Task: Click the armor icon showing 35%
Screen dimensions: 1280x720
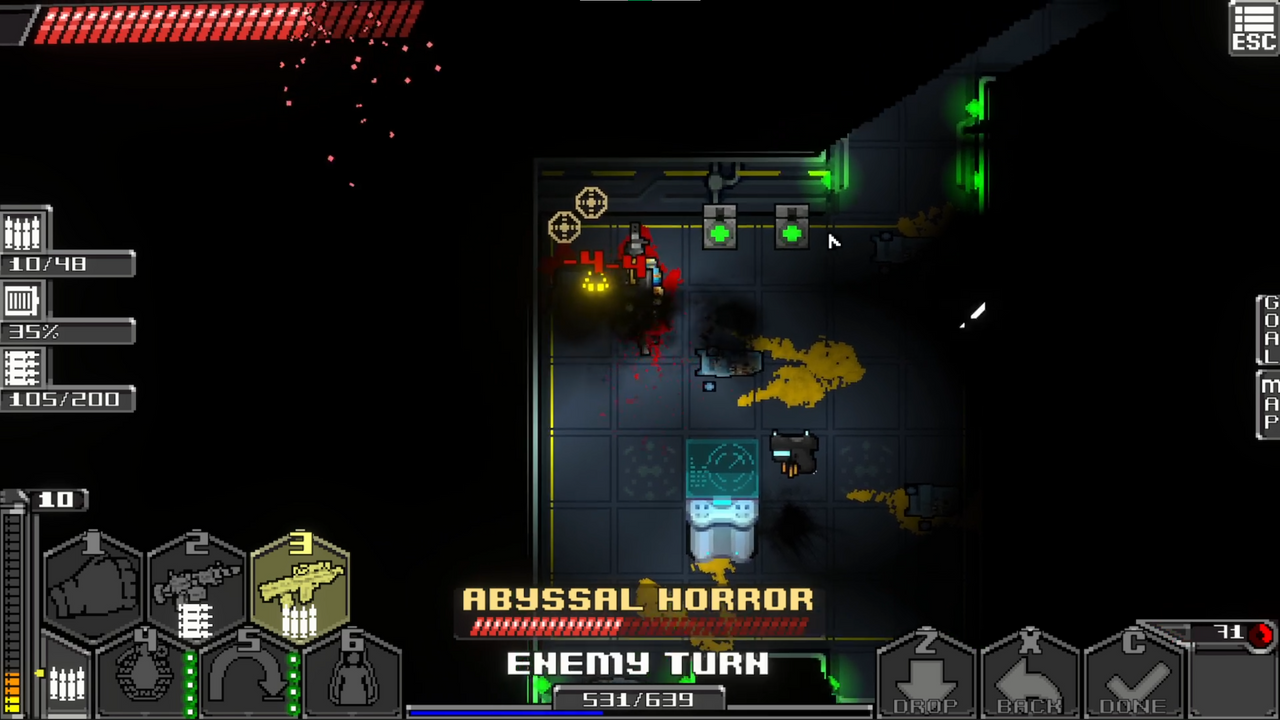Action: [x=22, y=300]
